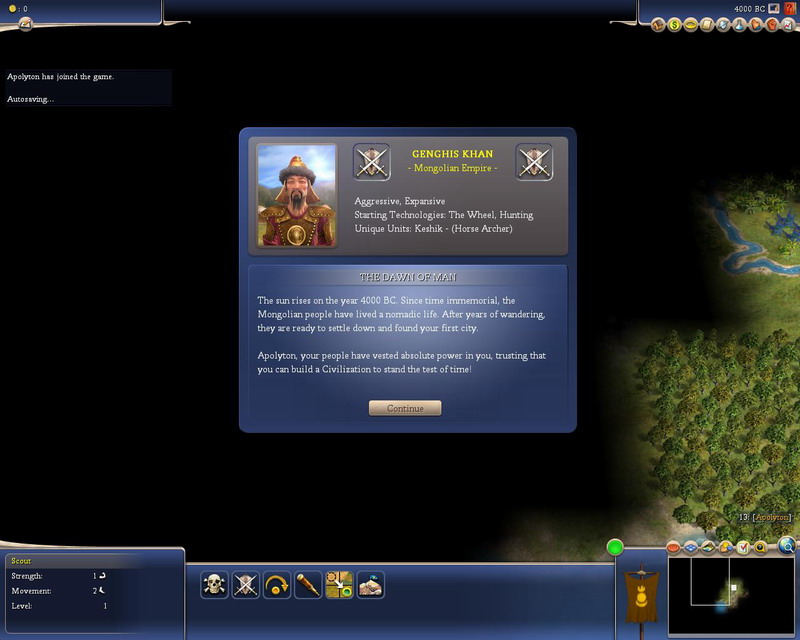Viewport: 800px width, 640px height.
Task: Continue past the Dawn of Man dialog
Action: 404,408
